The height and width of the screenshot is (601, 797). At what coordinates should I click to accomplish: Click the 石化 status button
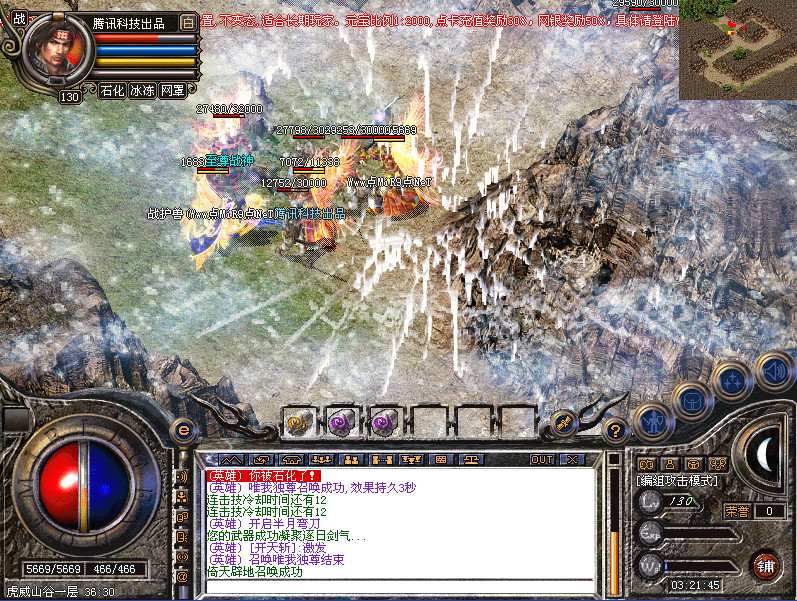click(x=113, y=90)
